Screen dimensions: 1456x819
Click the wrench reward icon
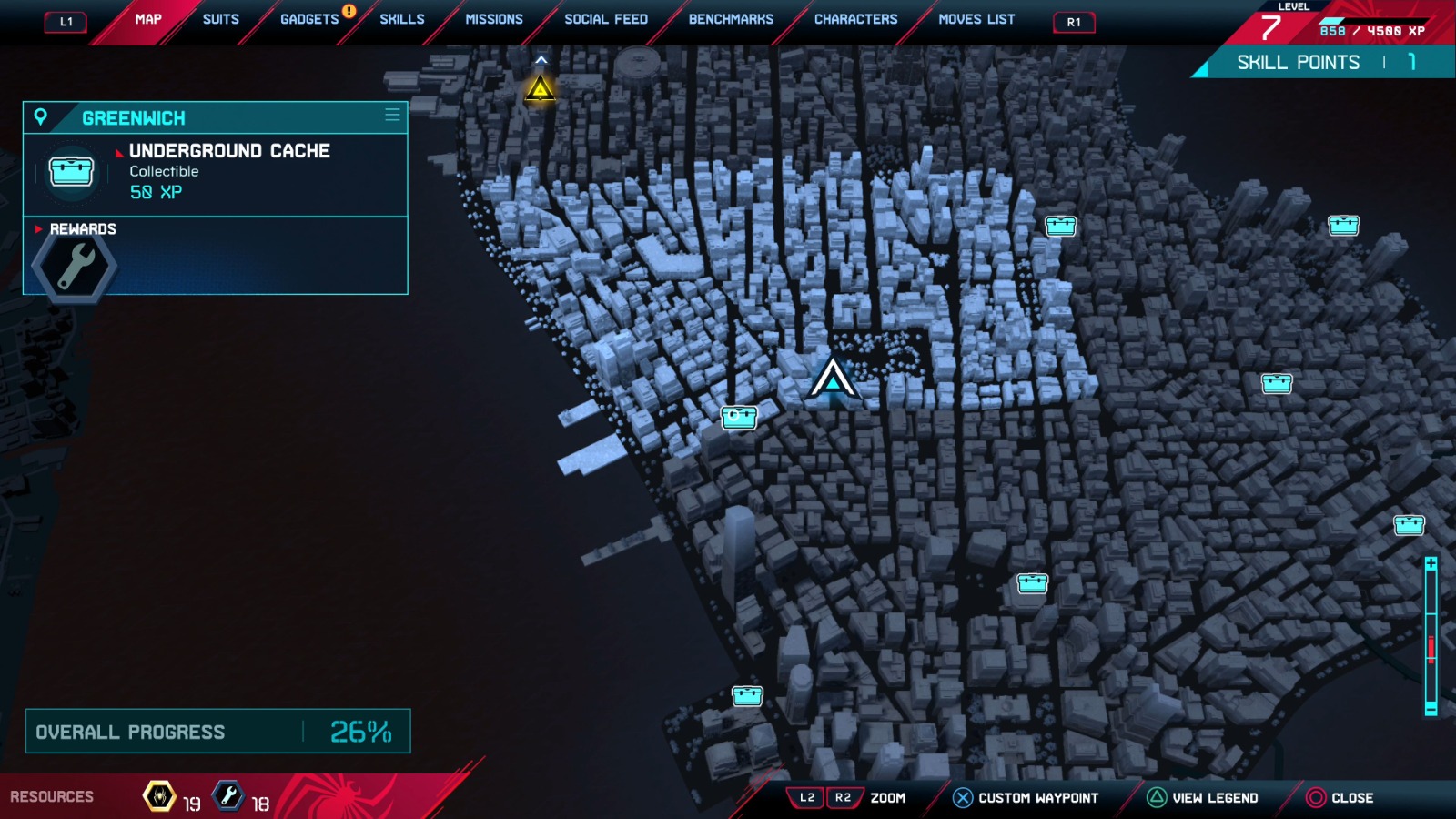(75, 268)
